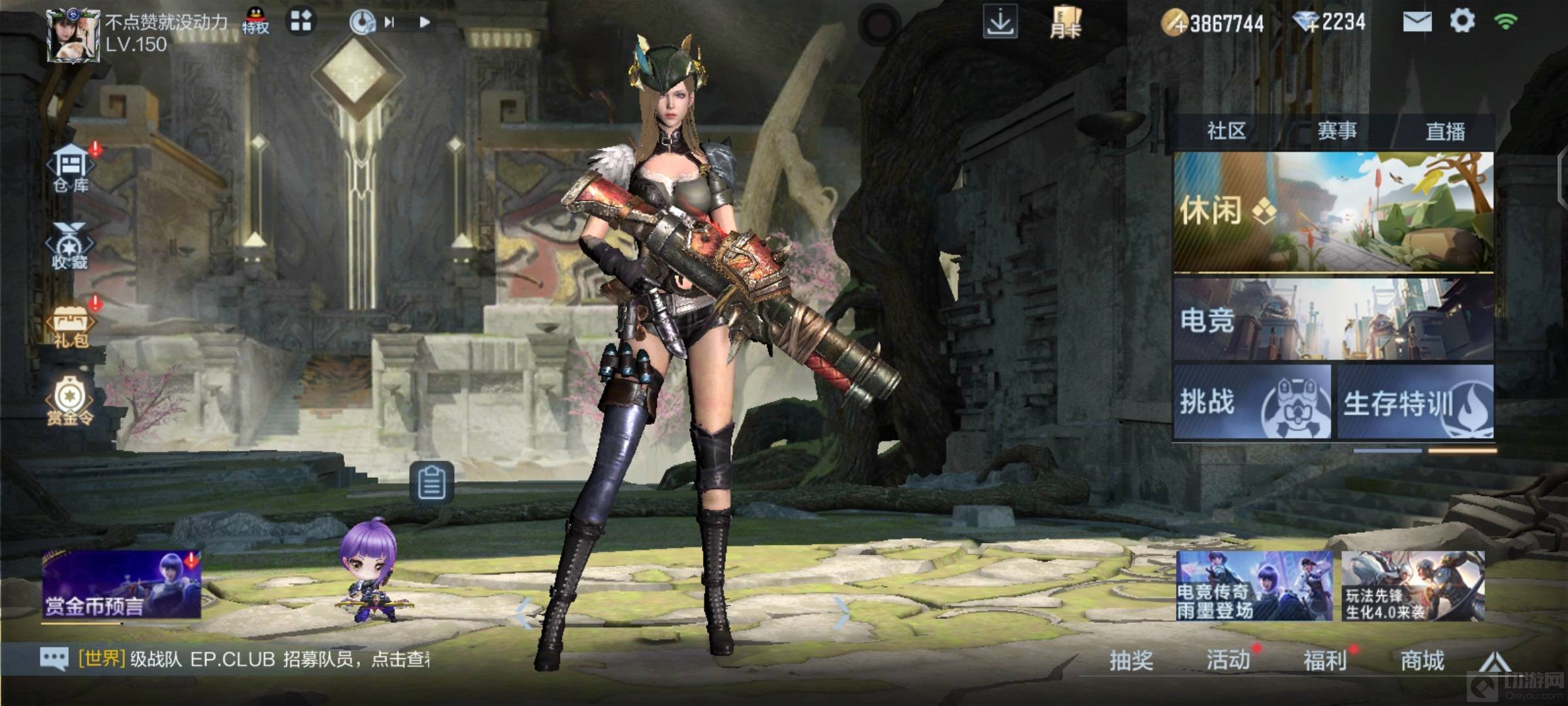Switch to the 赛事 tournaments tab

[1337, 131]
